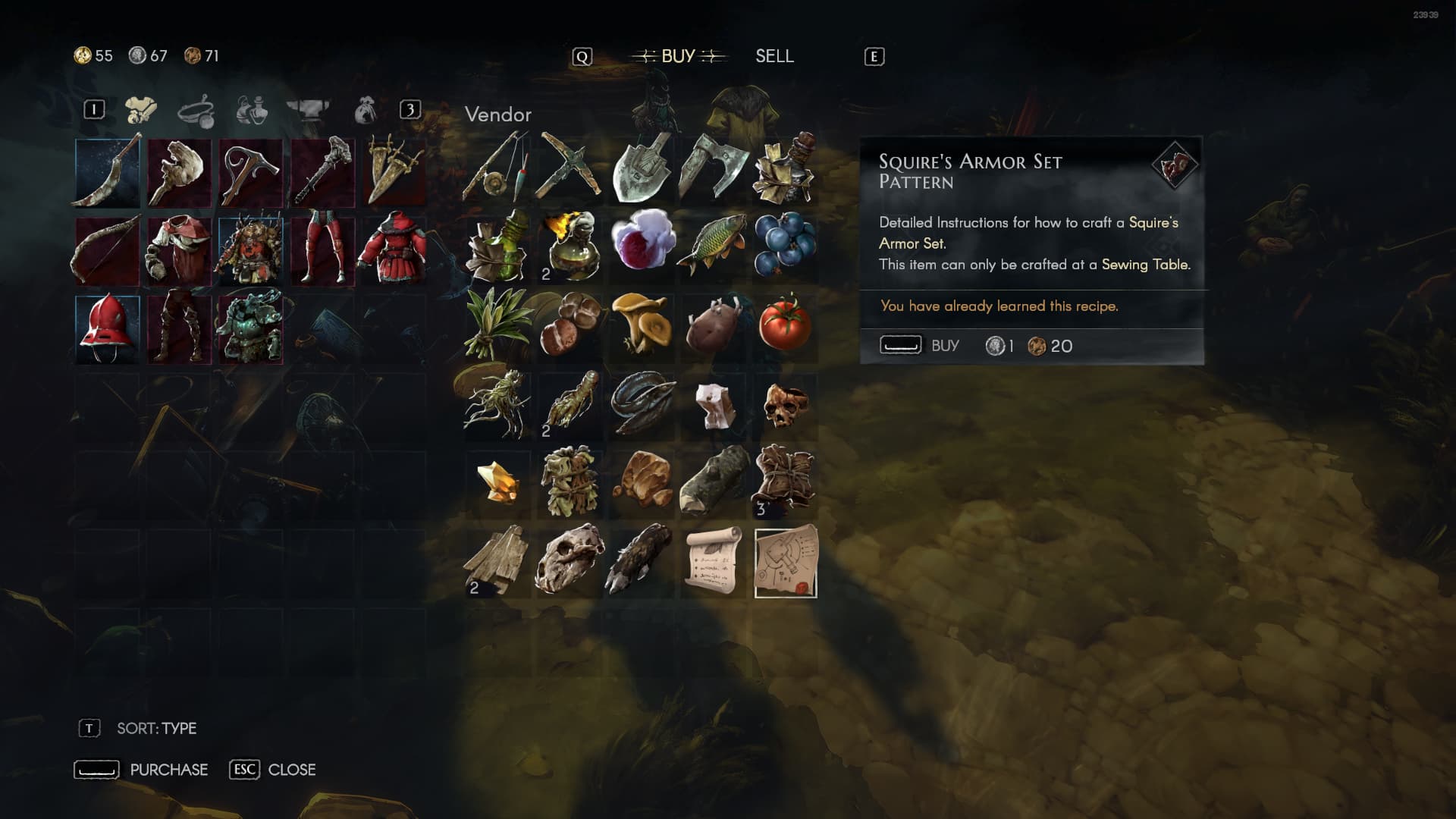Image resolution: width=1456 pixels, height=819 pixels.
Task: Choose the anvil category filter
Action: coord(308,111)
